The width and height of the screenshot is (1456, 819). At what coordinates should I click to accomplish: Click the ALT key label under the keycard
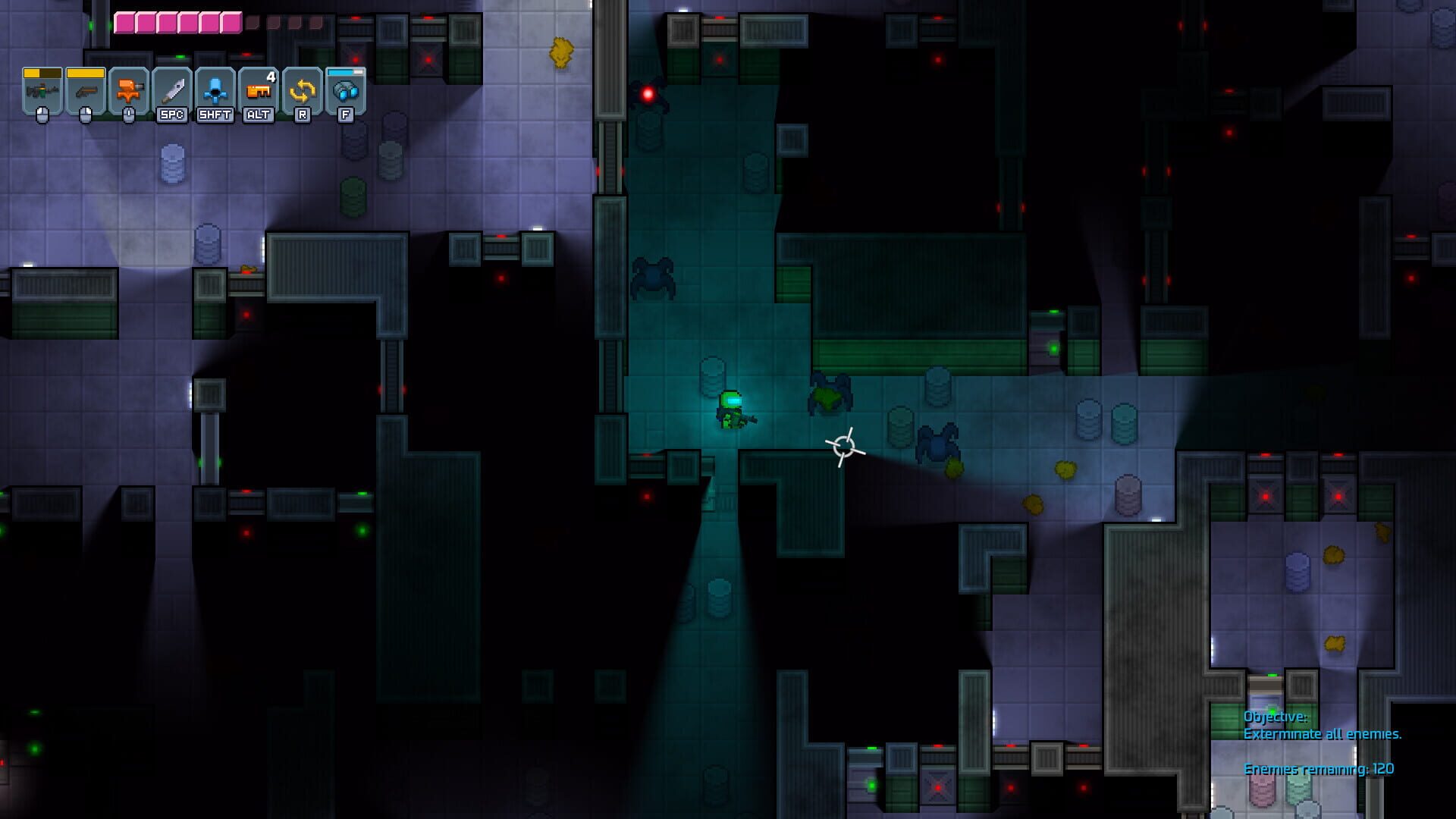pyautogui.click(x=257, y=115)
